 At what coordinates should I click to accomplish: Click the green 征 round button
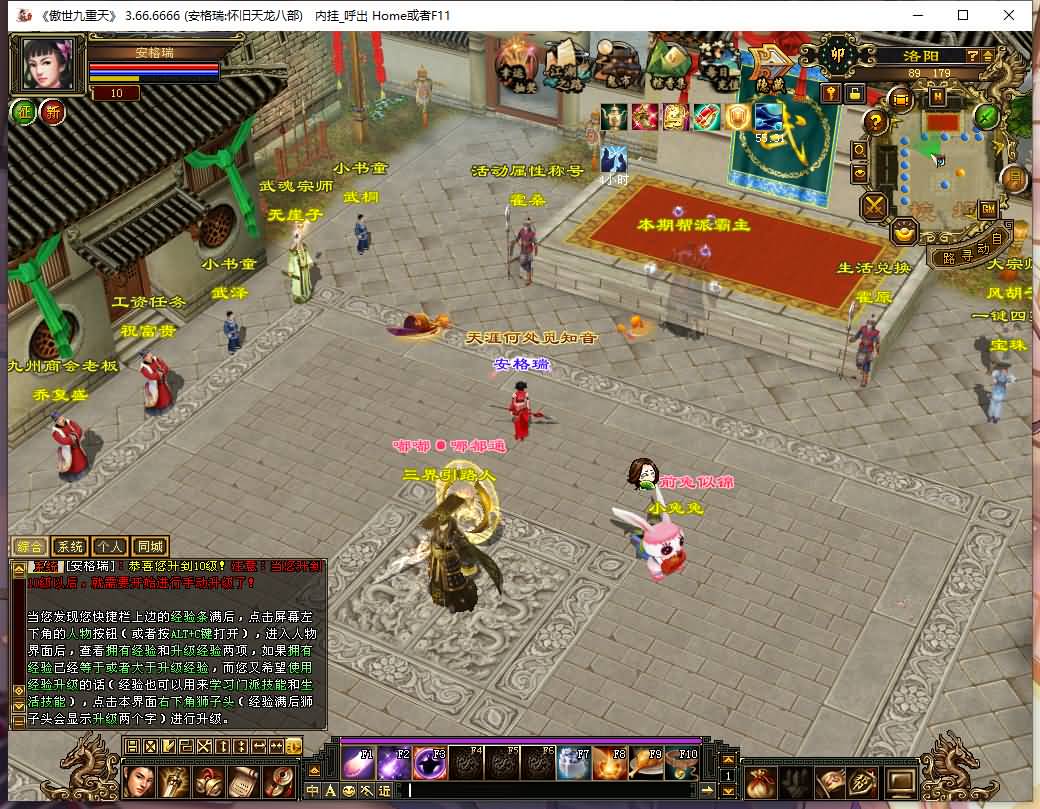coord(23,112)
